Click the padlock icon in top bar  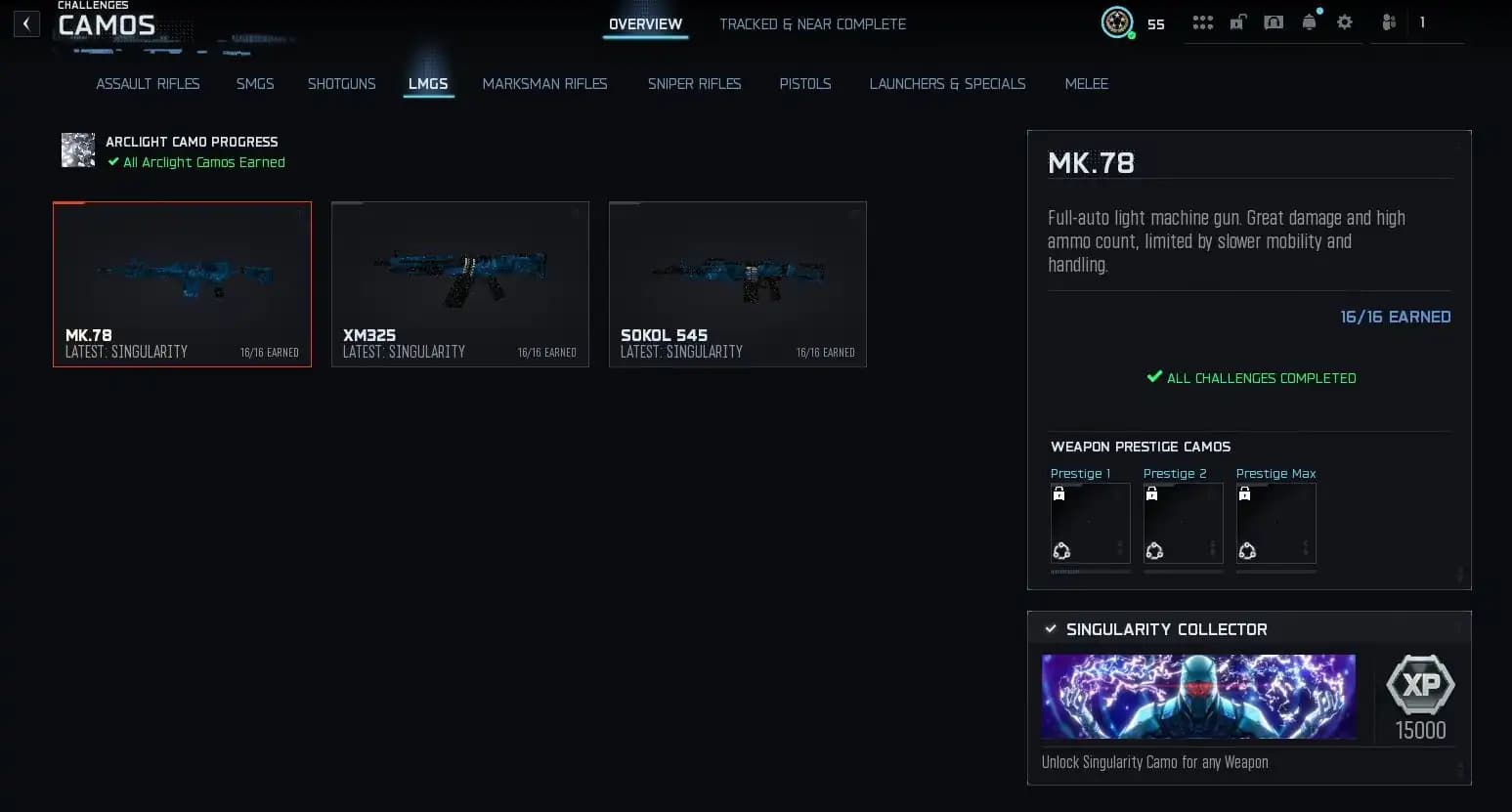tap(1237, 21)
